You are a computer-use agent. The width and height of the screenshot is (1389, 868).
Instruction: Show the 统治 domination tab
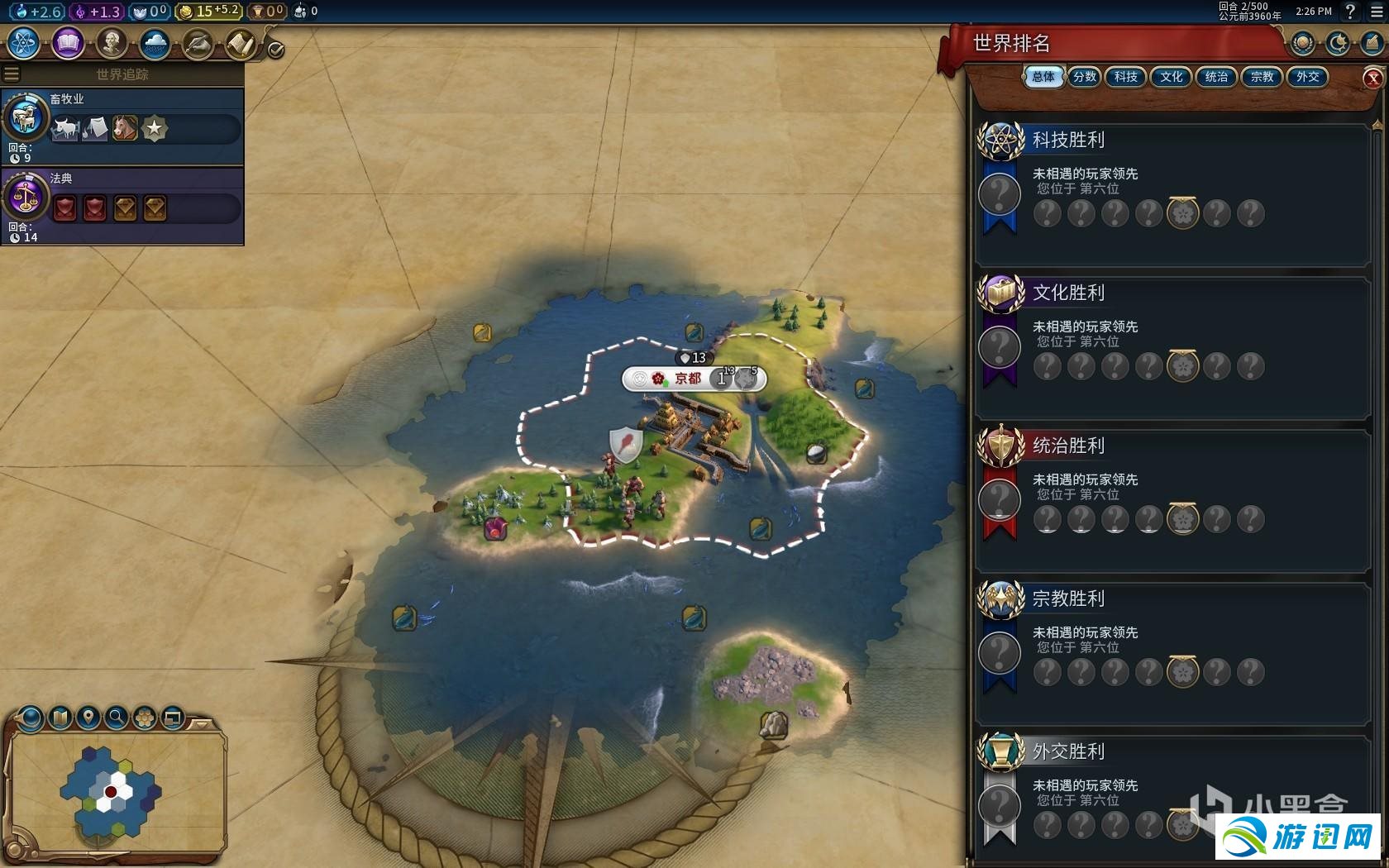click(1216, 77)
